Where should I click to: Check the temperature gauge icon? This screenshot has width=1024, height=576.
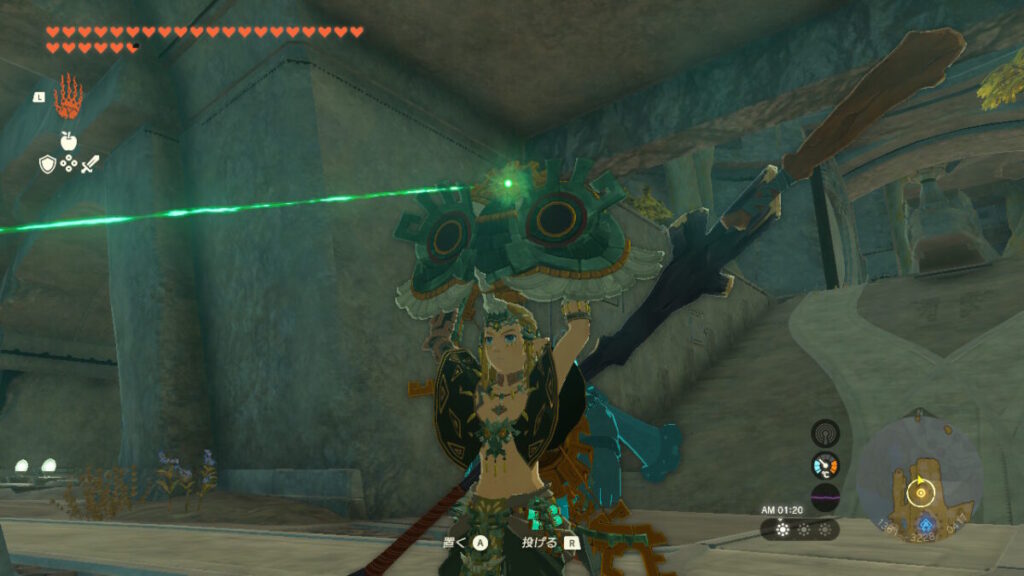825,465
